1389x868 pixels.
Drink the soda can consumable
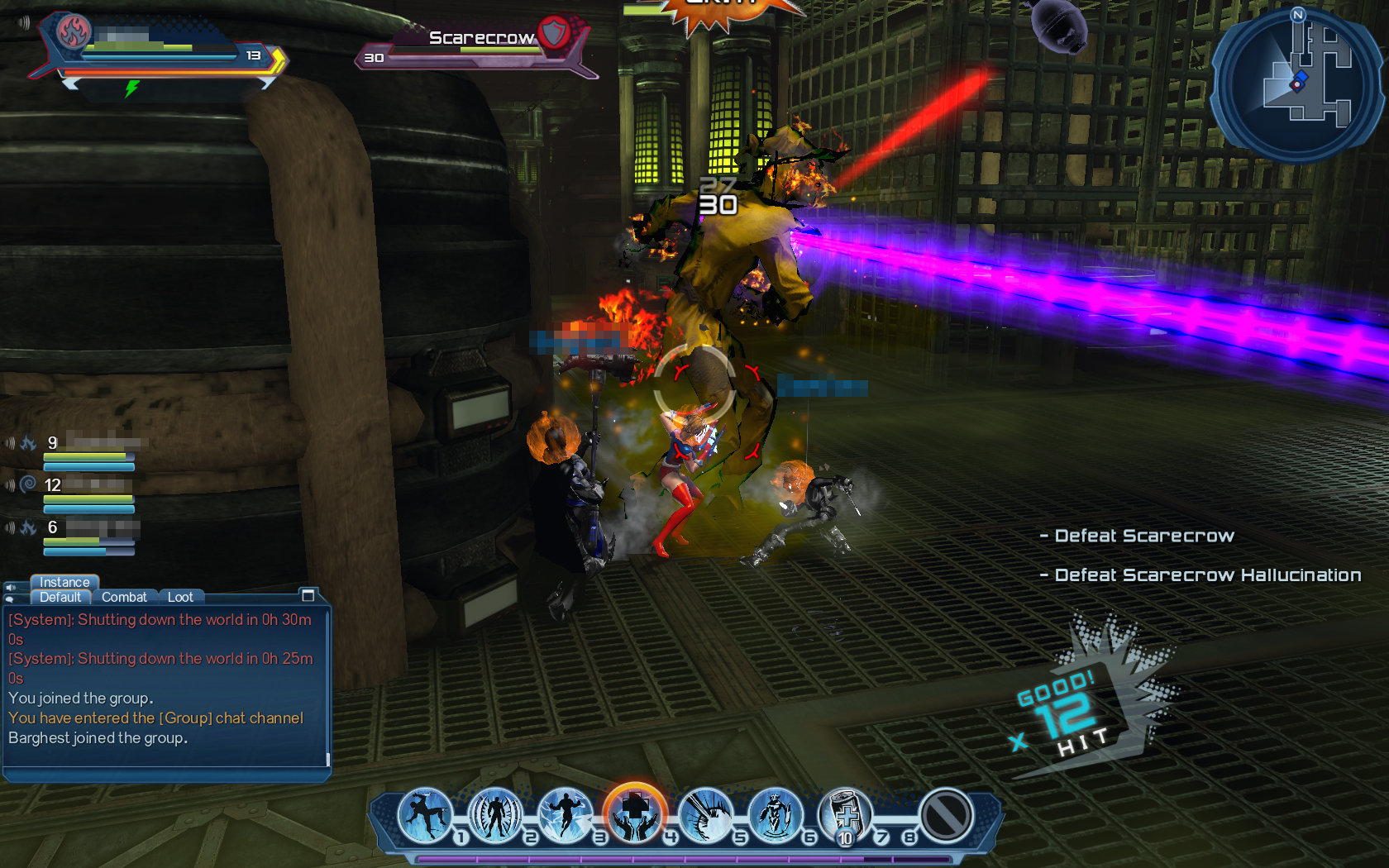point(845,816)
